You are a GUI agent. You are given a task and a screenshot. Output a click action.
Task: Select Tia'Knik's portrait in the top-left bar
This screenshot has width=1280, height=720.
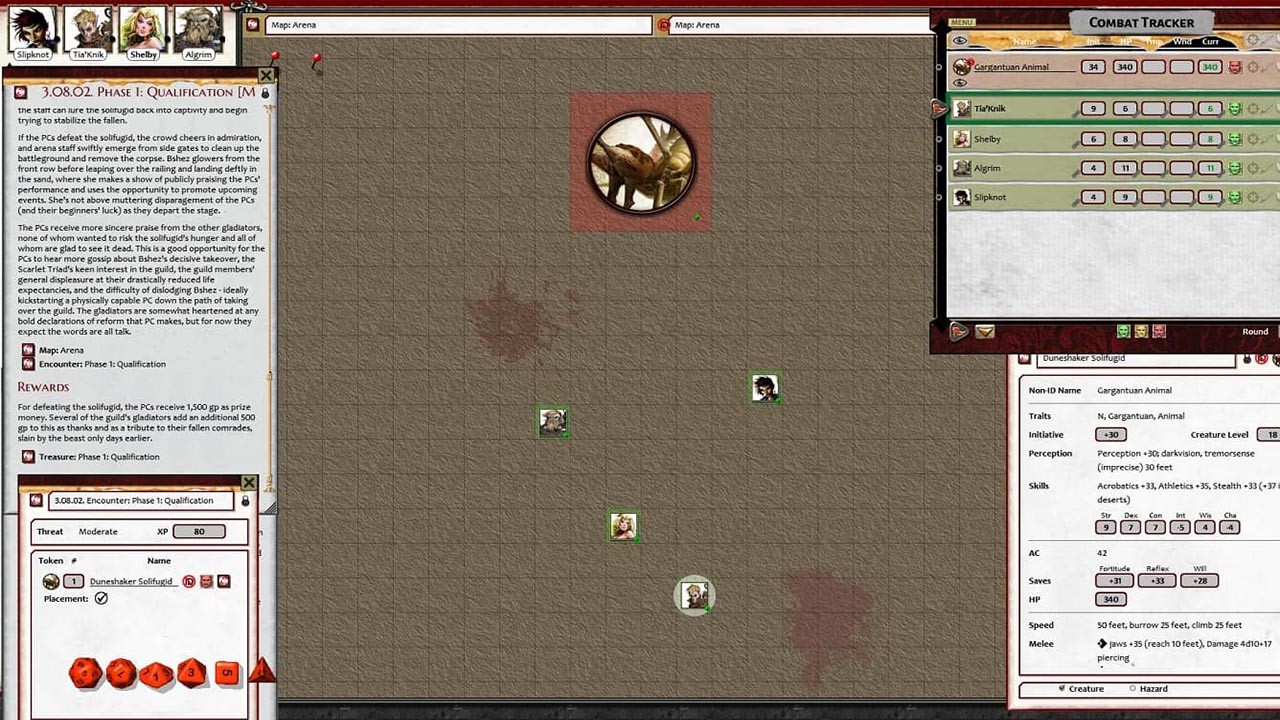pyautogui.click(x=89, y=25)
